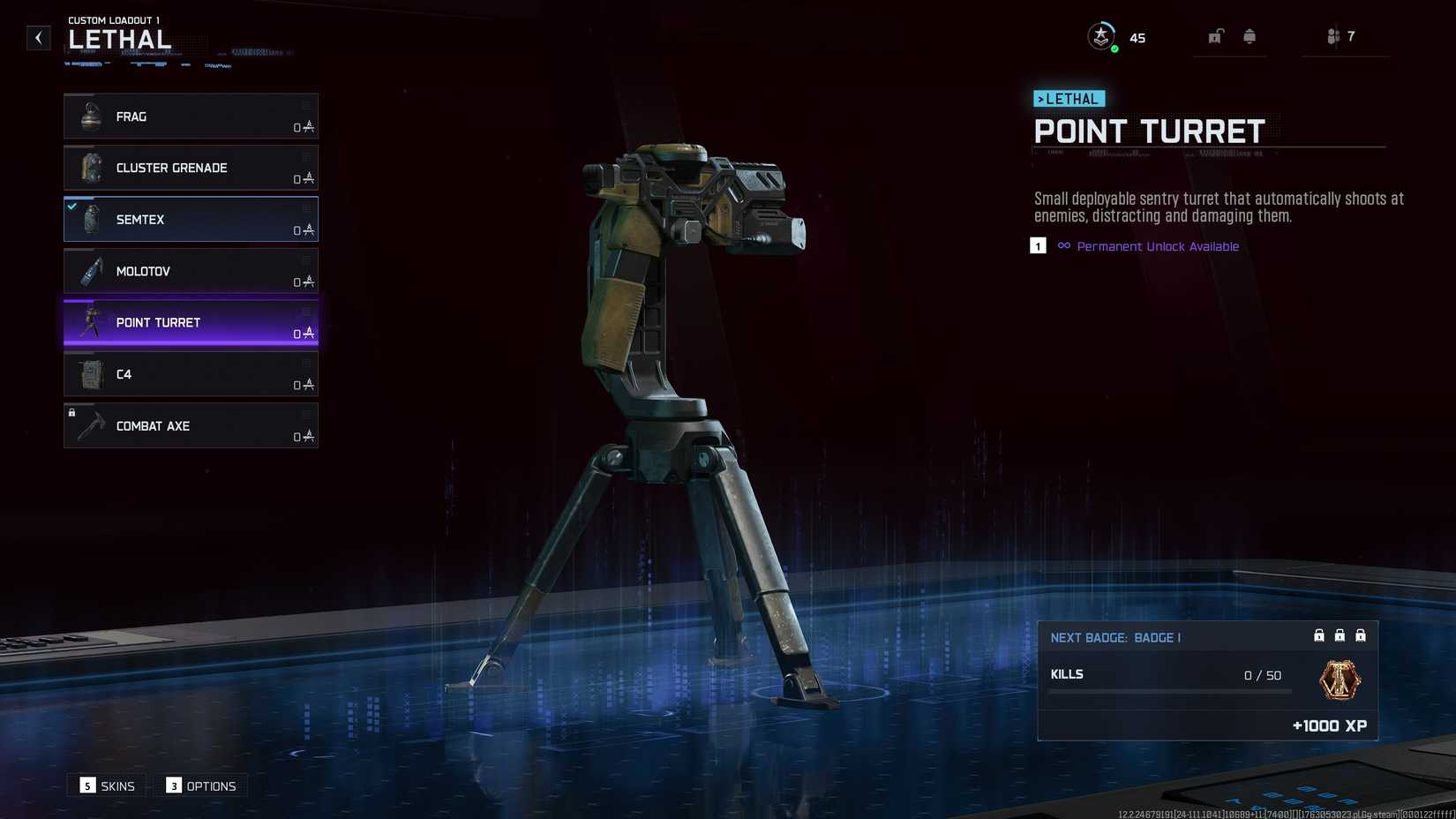Select the Frag grenade icon
The width and height of the screenshot is (1456, 819).
click(91, 116)
